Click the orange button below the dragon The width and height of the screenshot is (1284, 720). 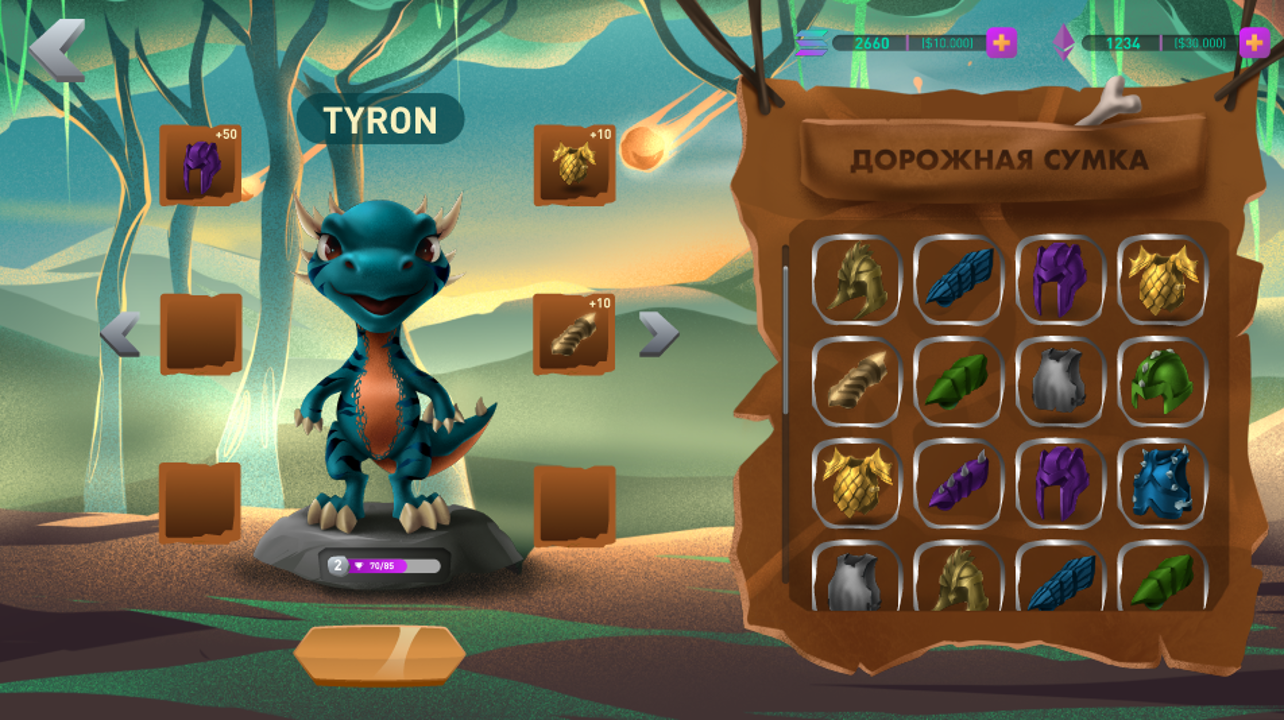point(379,655)
